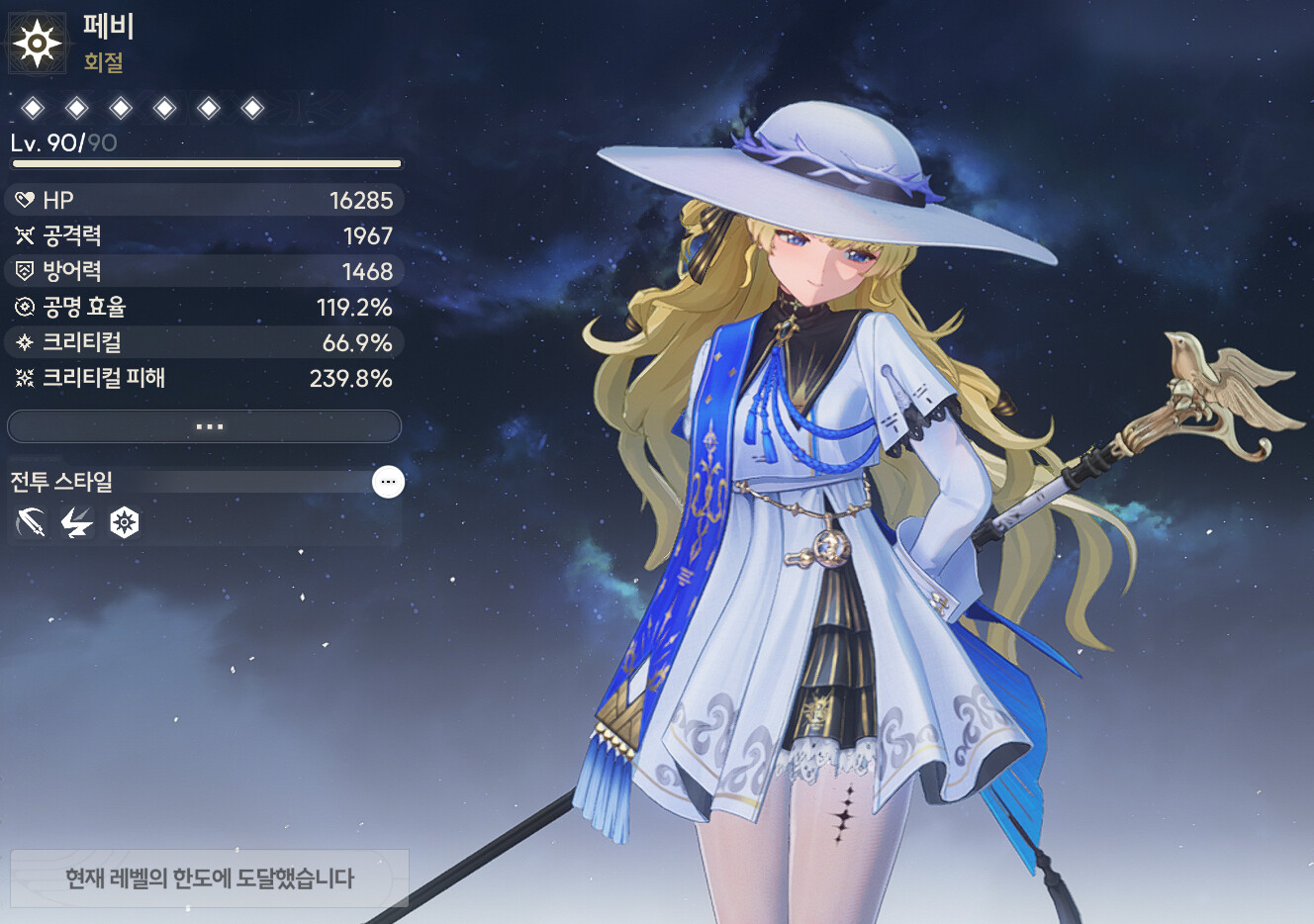Screen dimensions: 1314x924
Task: Select the hexagon combat style icon
Action: click(124, 521)
